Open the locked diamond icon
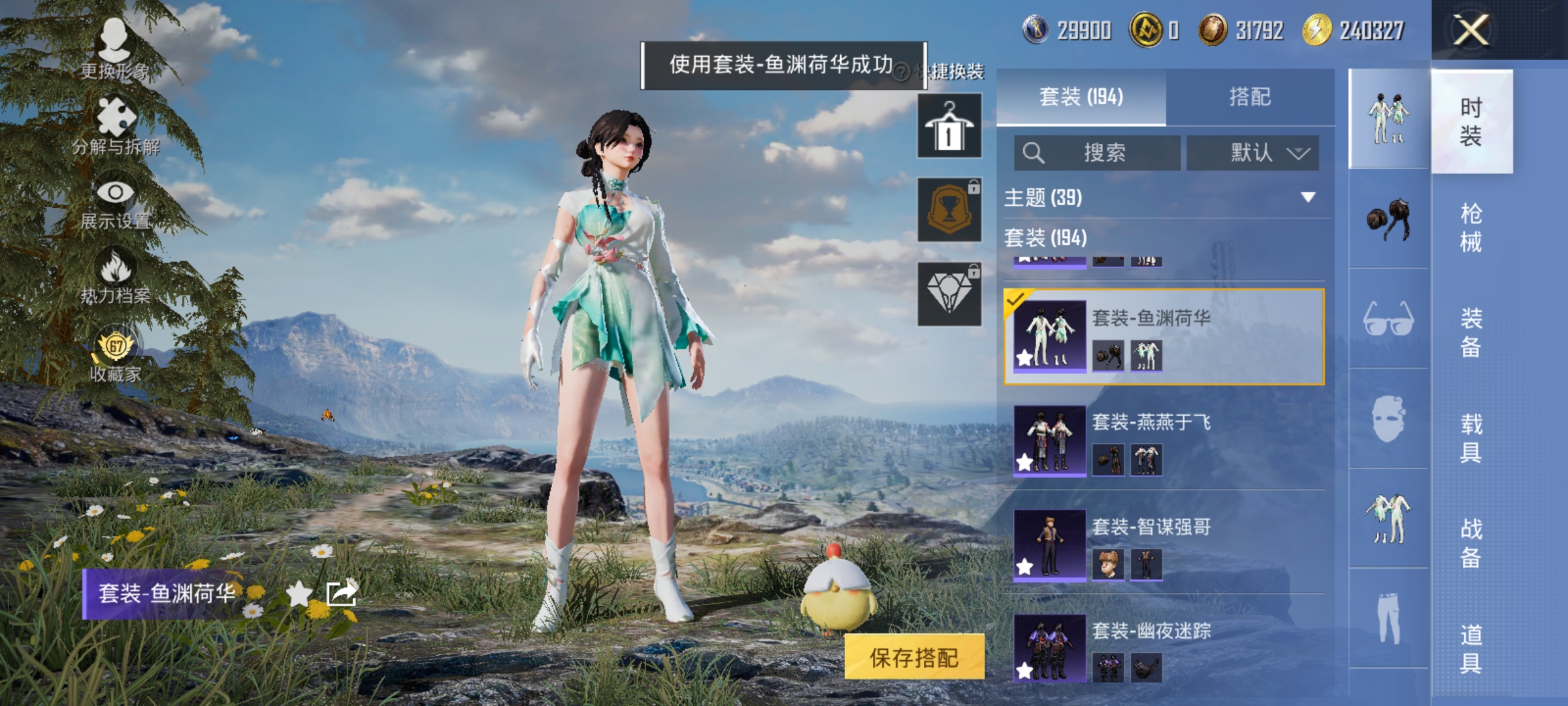This screenshot has width=1568, height=706. coord(949,294)
